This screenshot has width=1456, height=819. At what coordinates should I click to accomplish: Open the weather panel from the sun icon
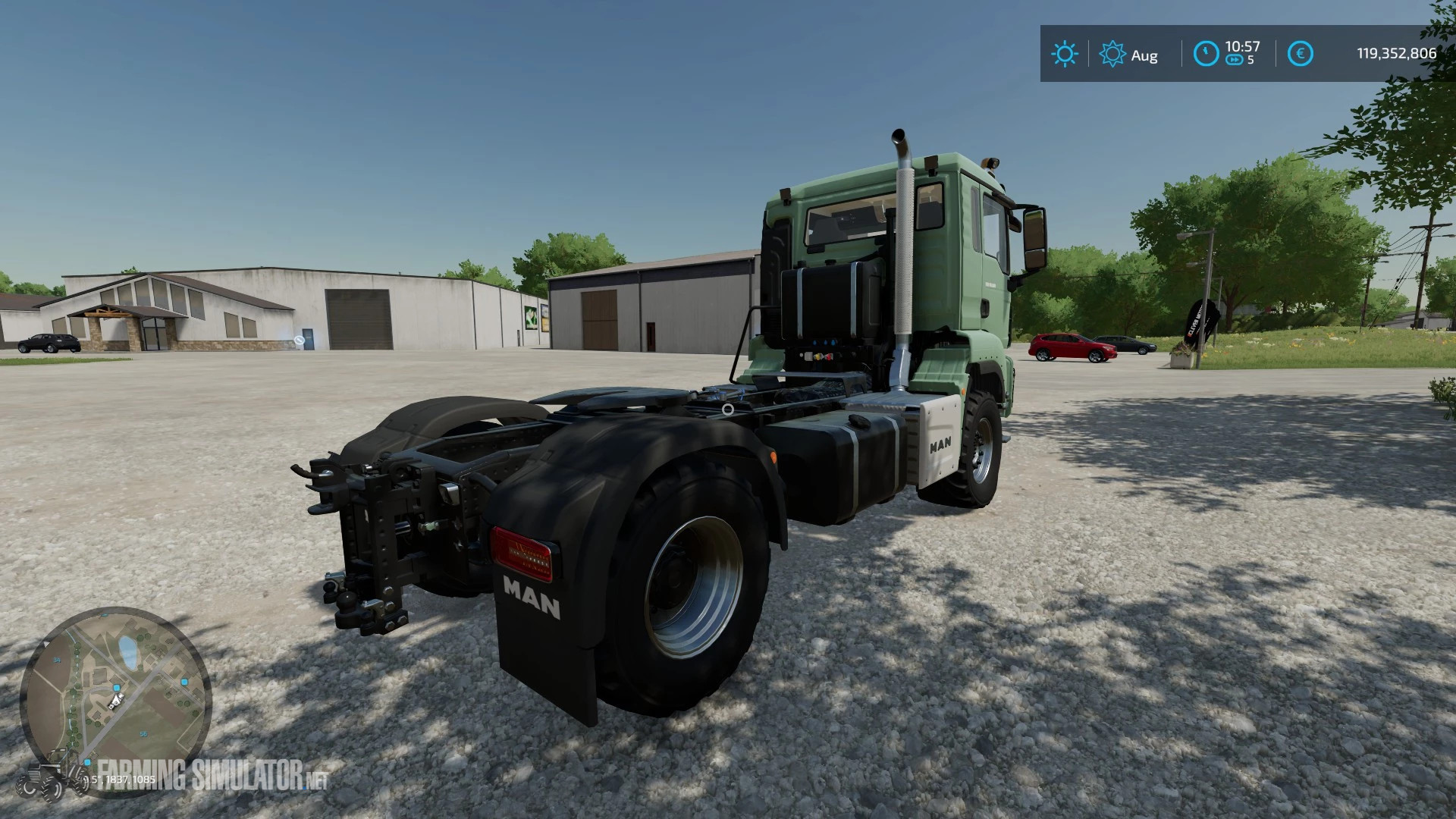pyautogui.click(x=1065, y=52)
